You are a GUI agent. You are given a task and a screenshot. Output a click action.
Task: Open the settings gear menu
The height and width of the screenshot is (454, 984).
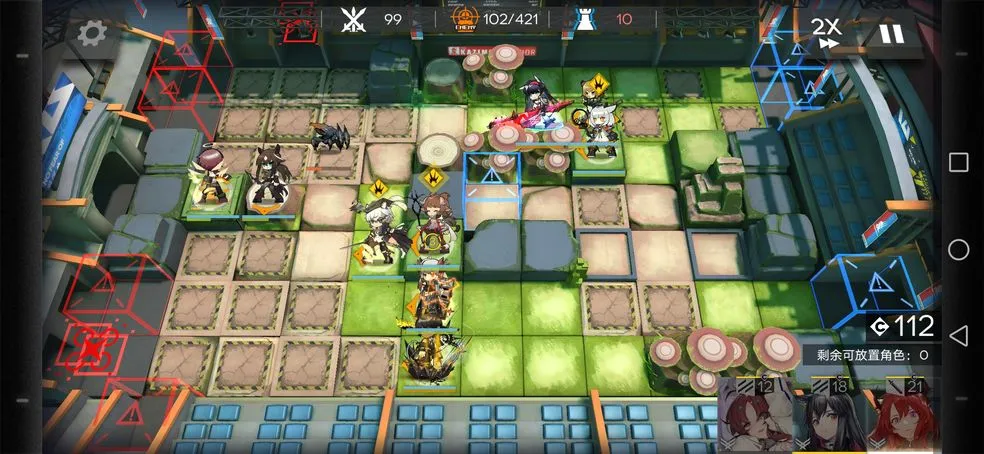(x=91, y=33)
